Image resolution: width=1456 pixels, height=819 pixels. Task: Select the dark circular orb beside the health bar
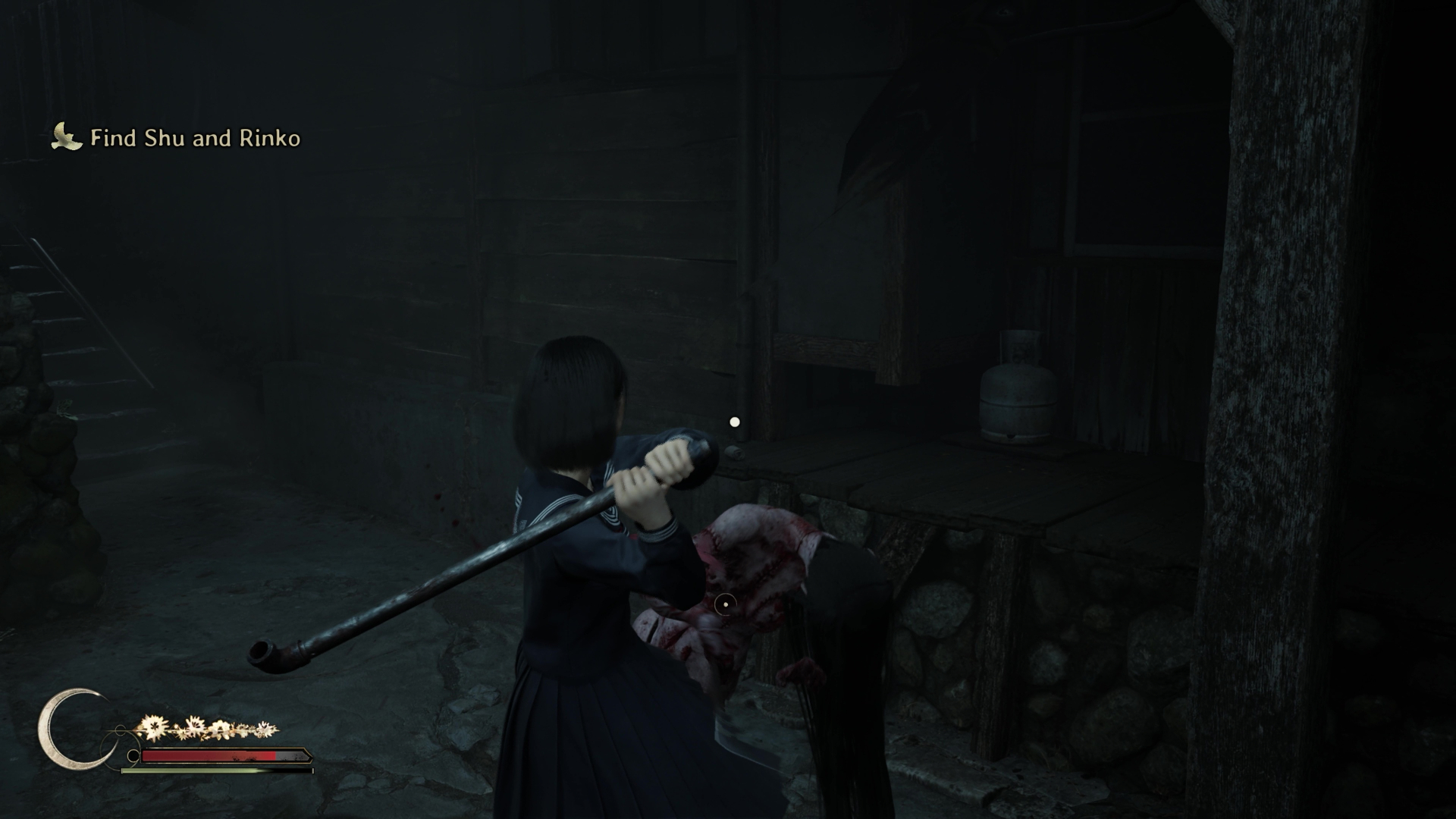point(133,755)
